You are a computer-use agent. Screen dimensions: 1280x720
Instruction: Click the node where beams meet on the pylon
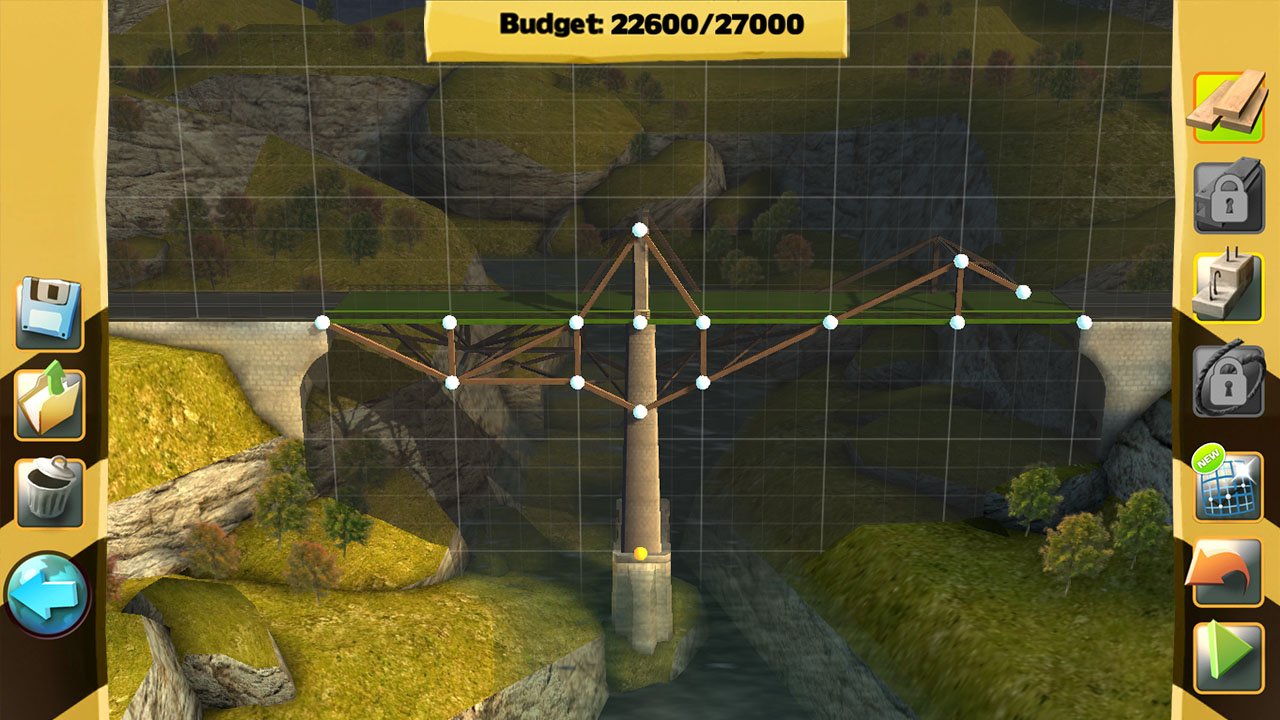638,322
